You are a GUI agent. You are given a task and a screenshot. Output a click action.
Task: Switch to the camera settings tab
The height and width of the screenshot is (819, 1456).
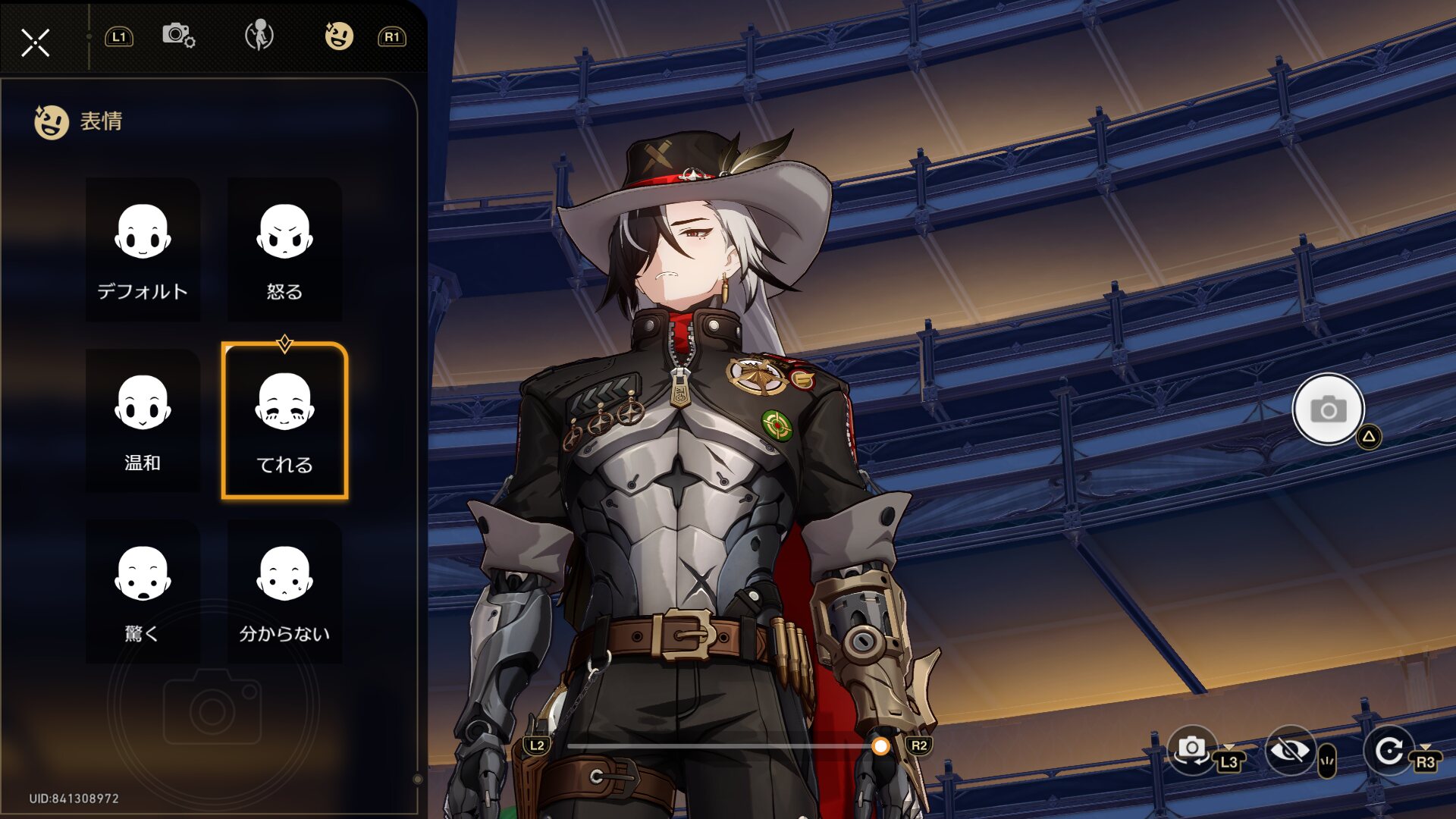178,36
